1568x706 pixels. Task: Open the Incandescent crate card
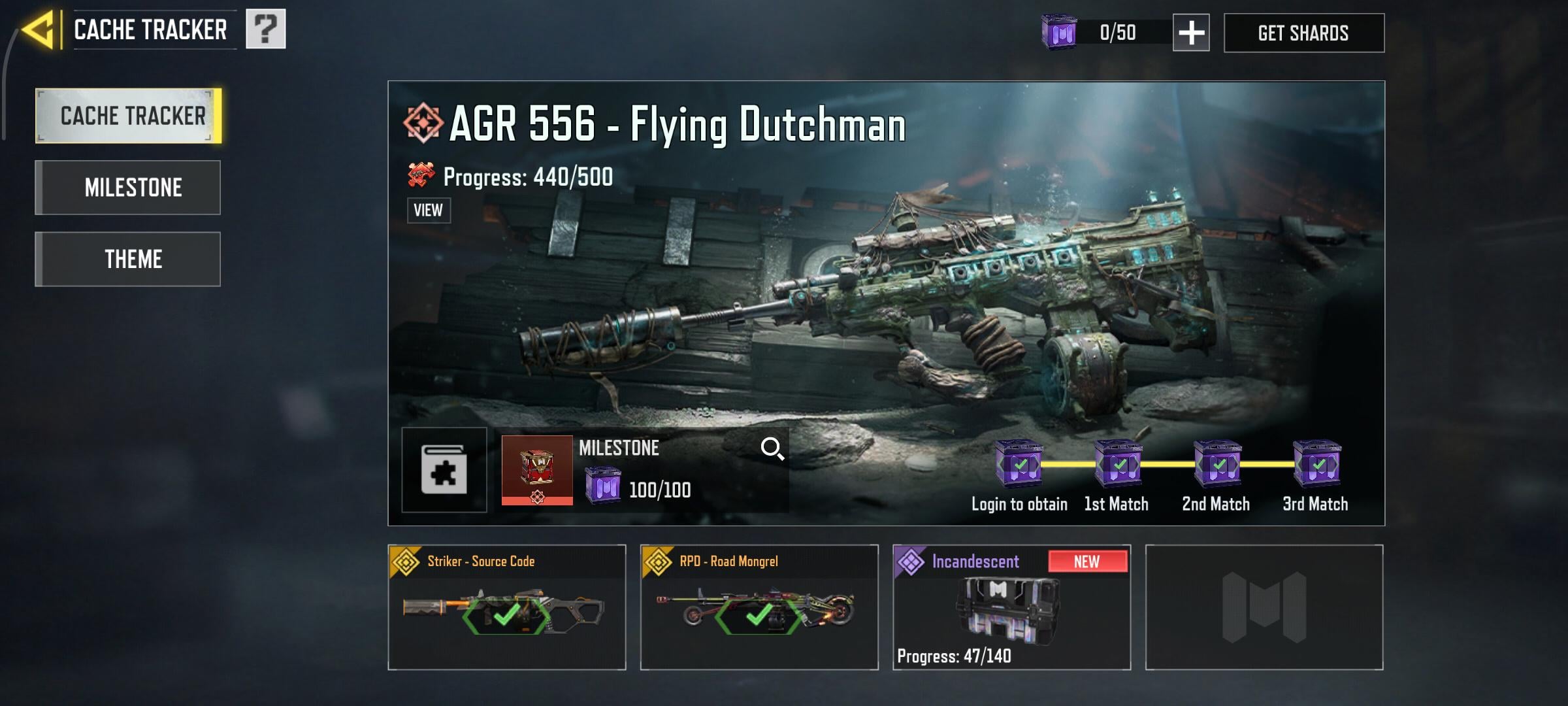coord(1011,607)
